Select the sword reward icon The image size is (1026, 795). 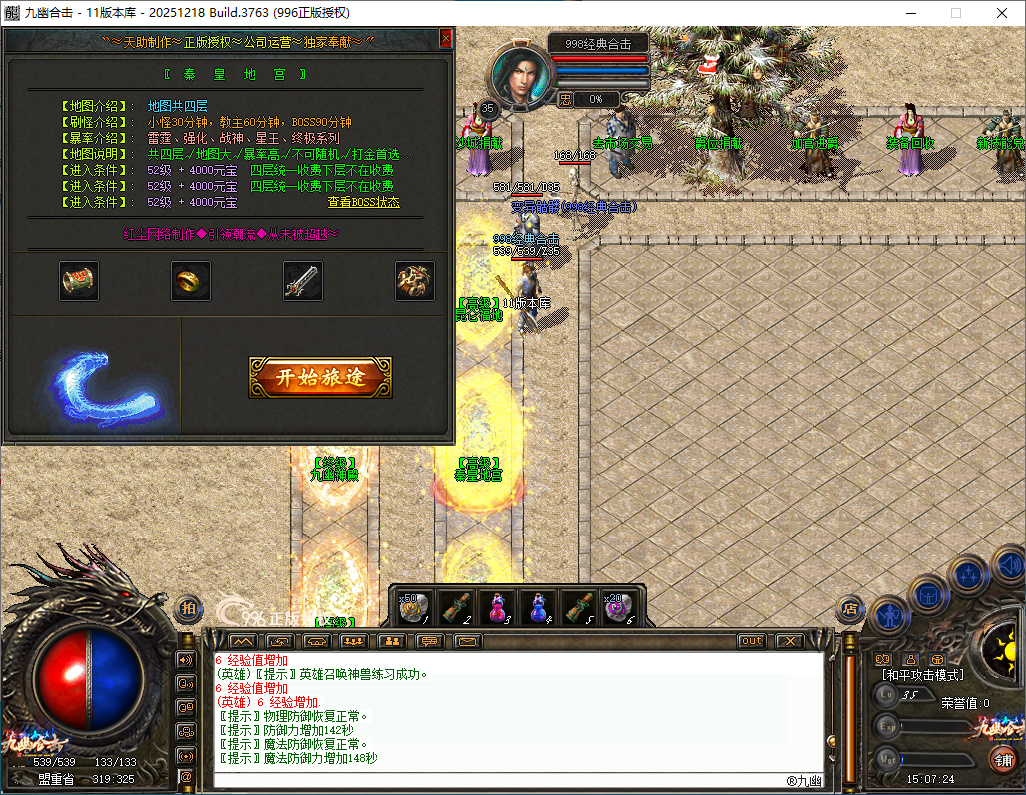302,281
